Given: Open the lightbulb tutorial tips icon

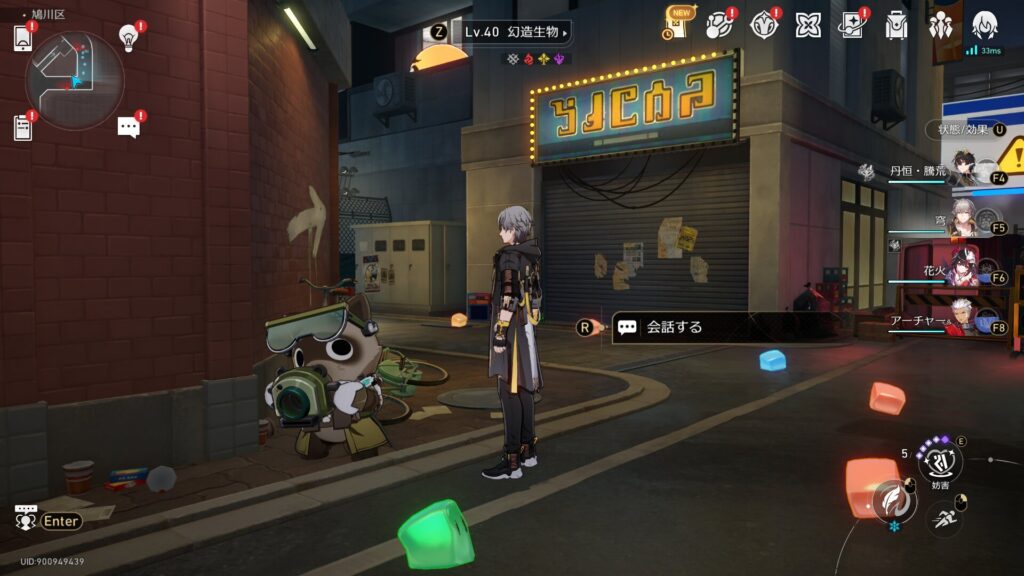Looking at the screenshot, I should (128, 38).
